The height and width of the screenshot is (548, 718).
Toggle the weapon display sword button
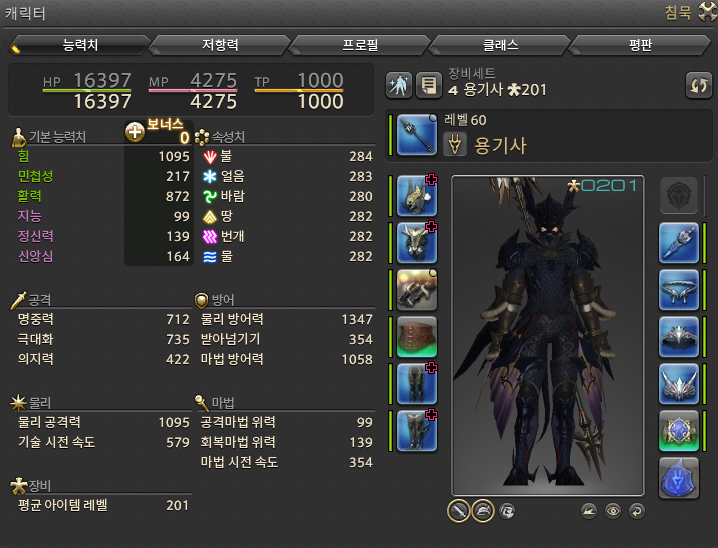click(458, 510)
